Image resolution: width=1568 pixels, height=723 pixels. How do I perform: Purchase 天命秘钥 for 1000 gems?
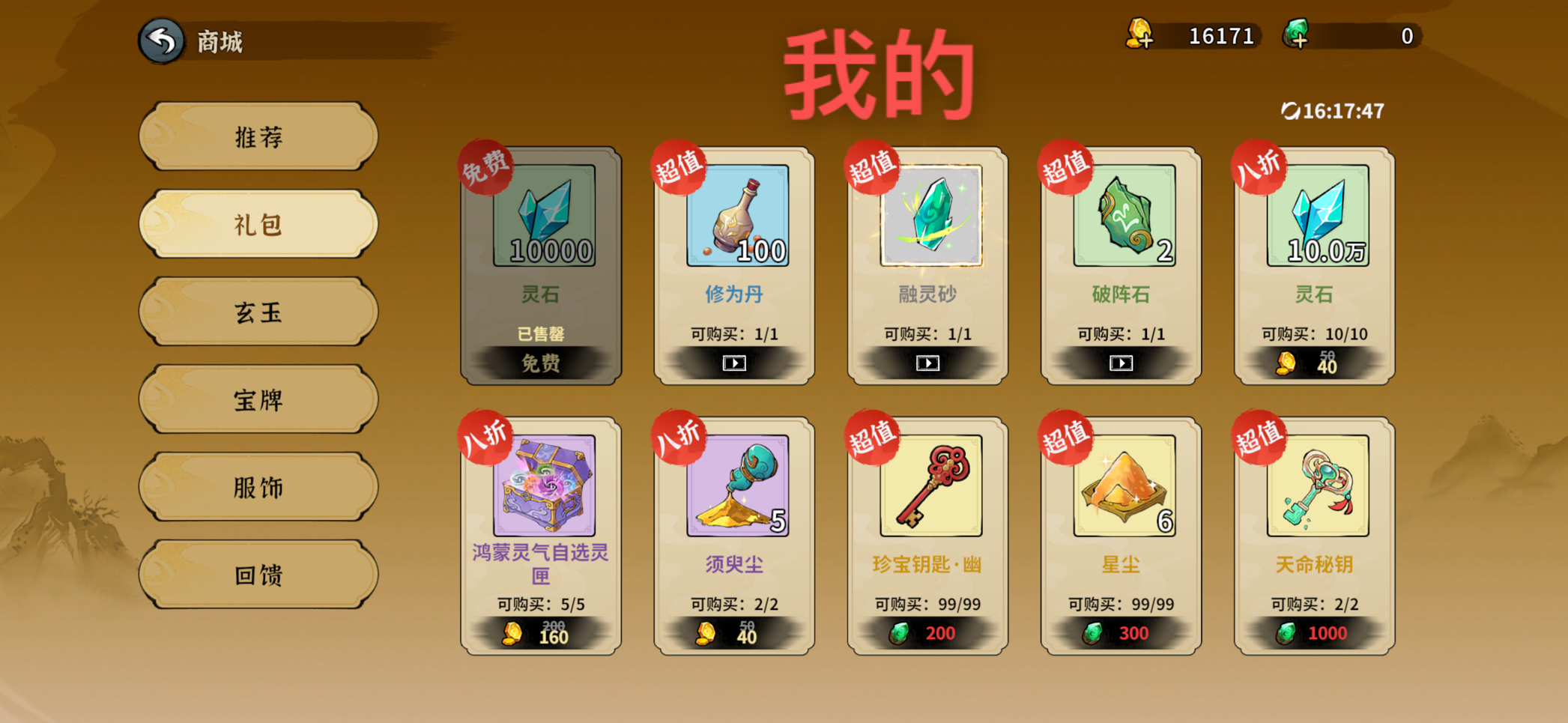(x=1313, y=633)
